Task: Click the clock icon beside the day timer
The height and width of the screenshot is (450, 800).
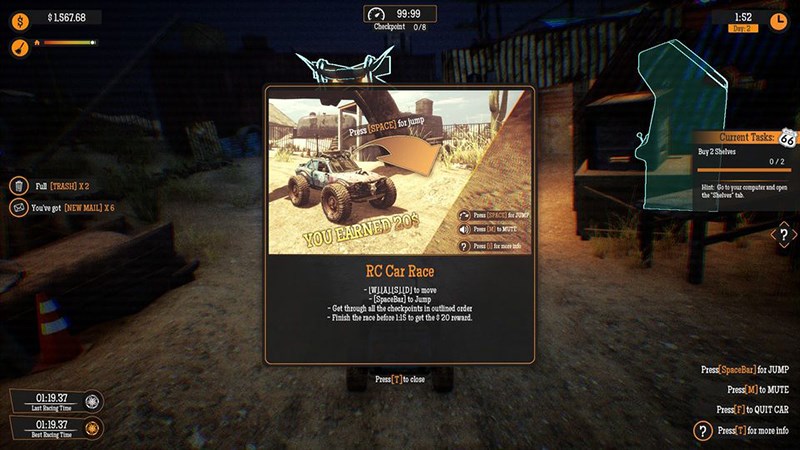Action: pos(778,20)
